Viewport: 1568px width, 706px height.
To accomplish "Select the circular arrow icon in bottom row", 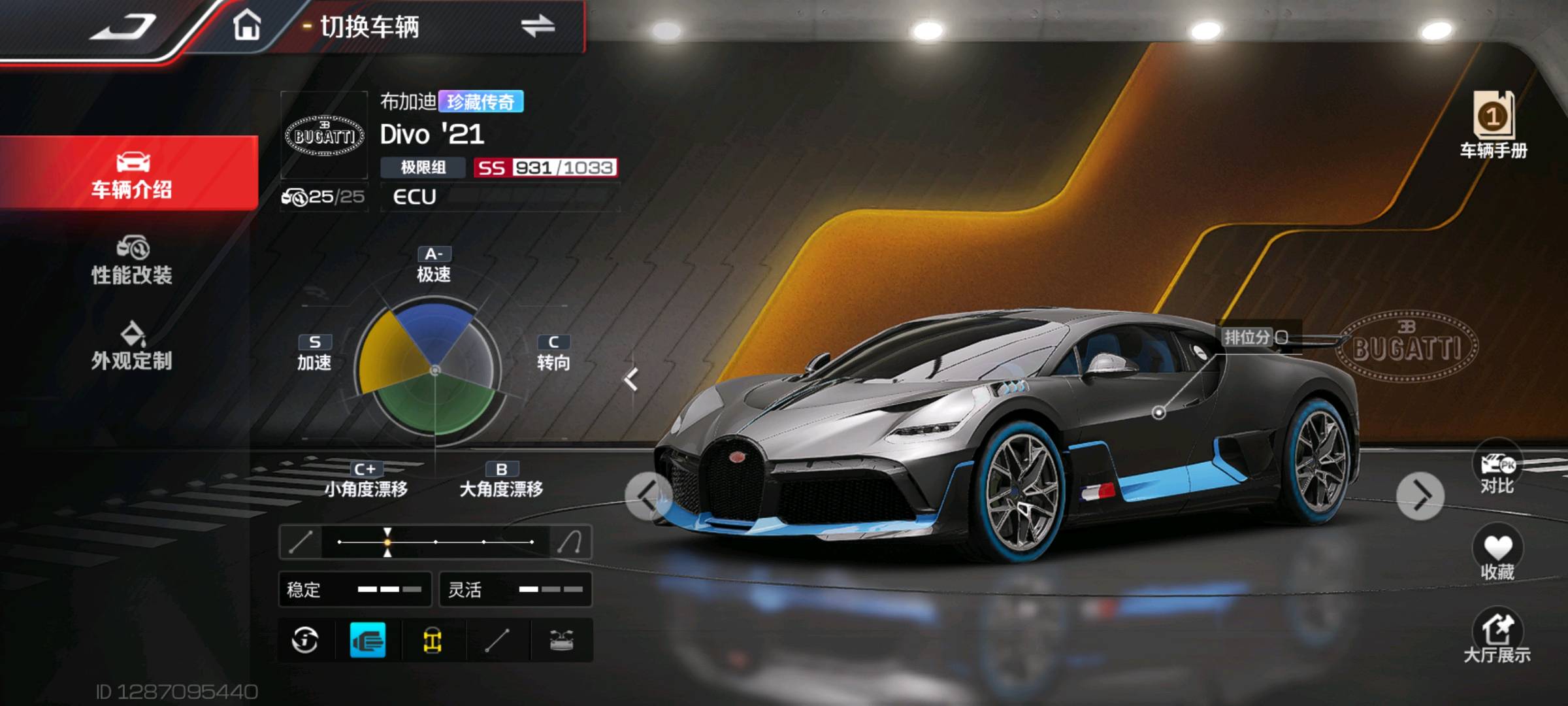I will (x=305, y=641).
